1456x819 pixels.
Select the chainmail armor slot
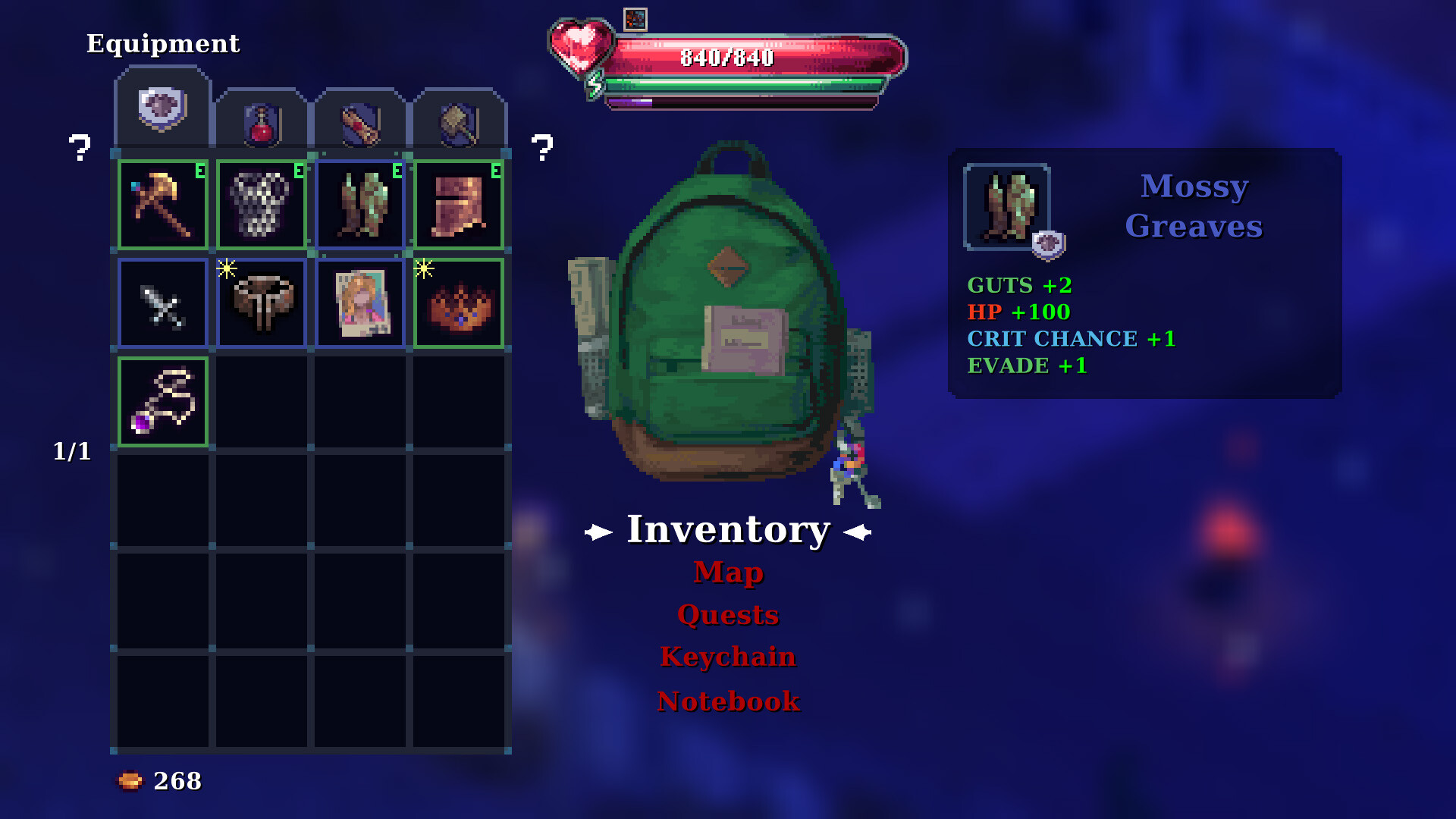click(262, 205)
